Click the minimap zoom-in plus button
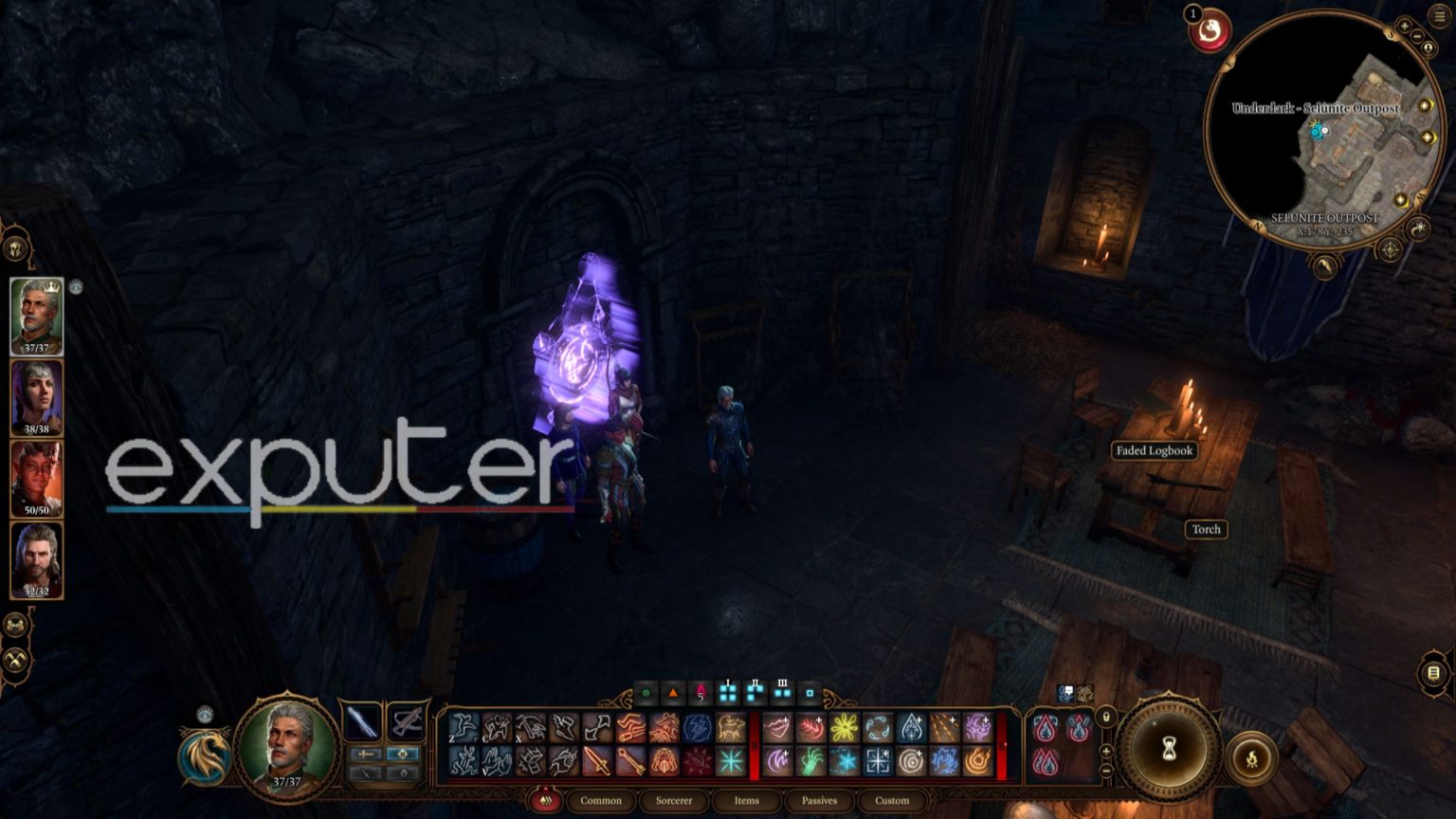This screenshot has height=819, width=1456. tap(1404, 26)
